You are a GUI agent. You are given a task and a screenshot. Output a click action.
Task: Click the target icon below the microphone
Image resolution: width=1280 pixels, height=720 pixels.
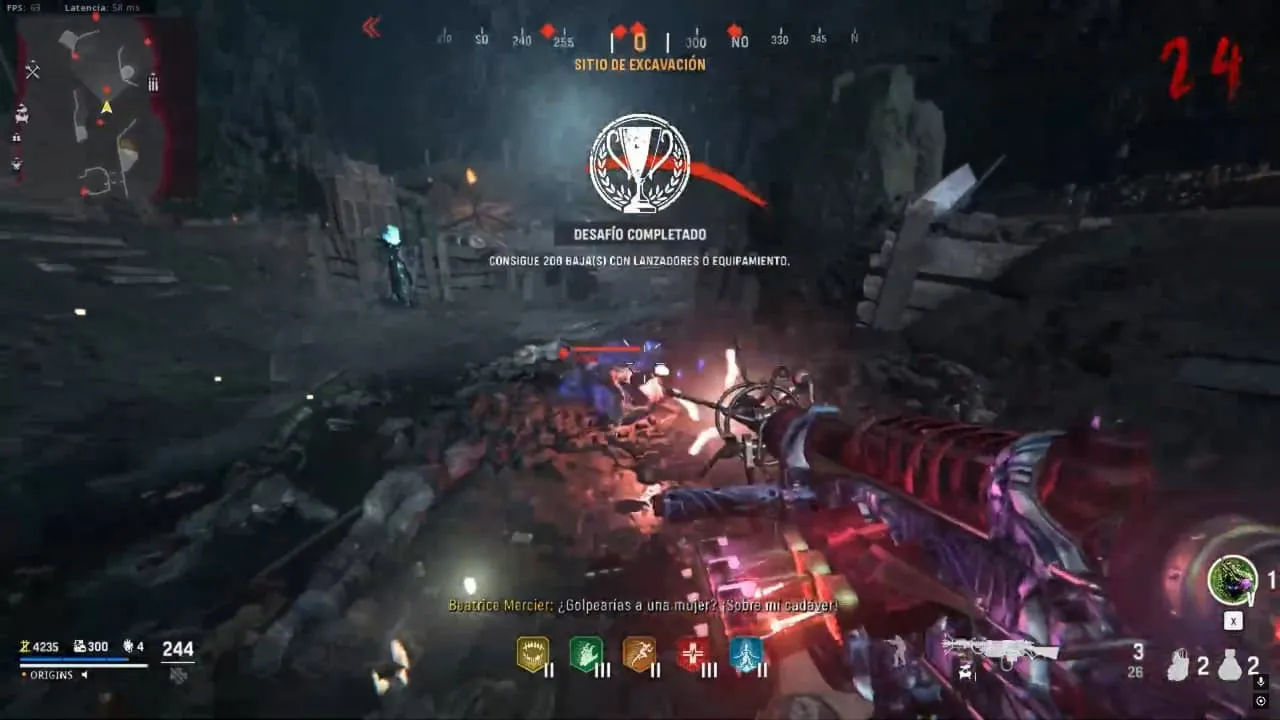[x=1261, y=701]
